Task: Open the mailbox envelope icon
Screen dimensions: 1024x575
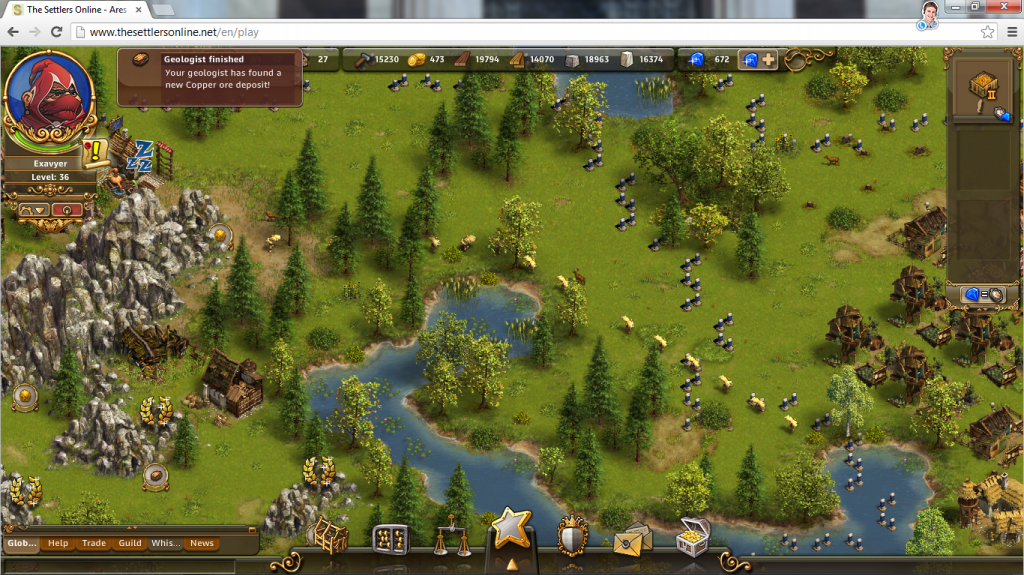Action: click(632, 538)
